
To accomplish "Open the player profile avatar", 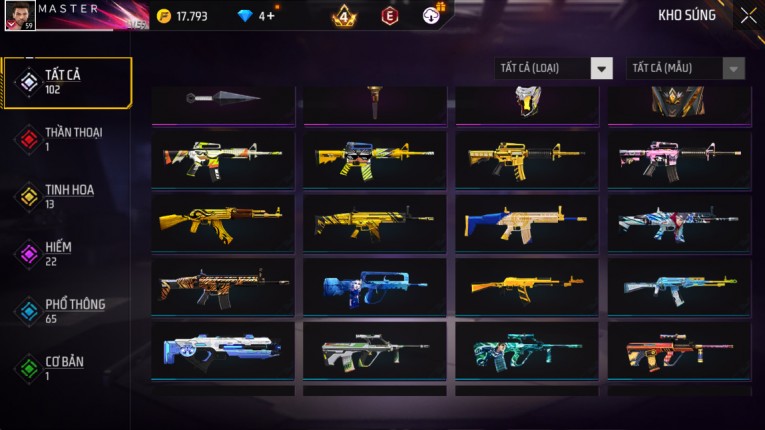I will click(x=20, y=16).
